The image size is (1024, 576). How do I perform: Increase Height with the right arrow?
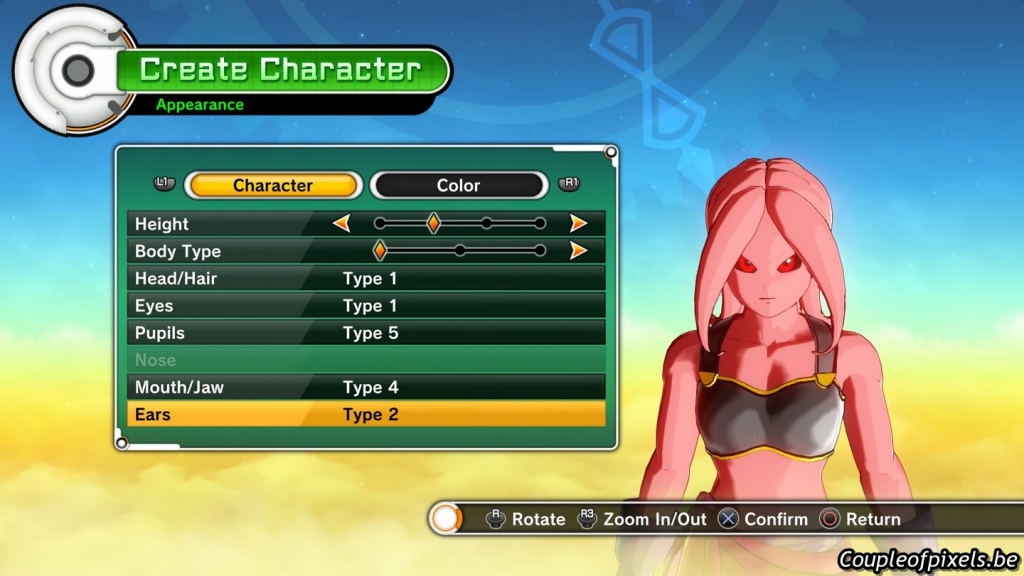(578, 224)
